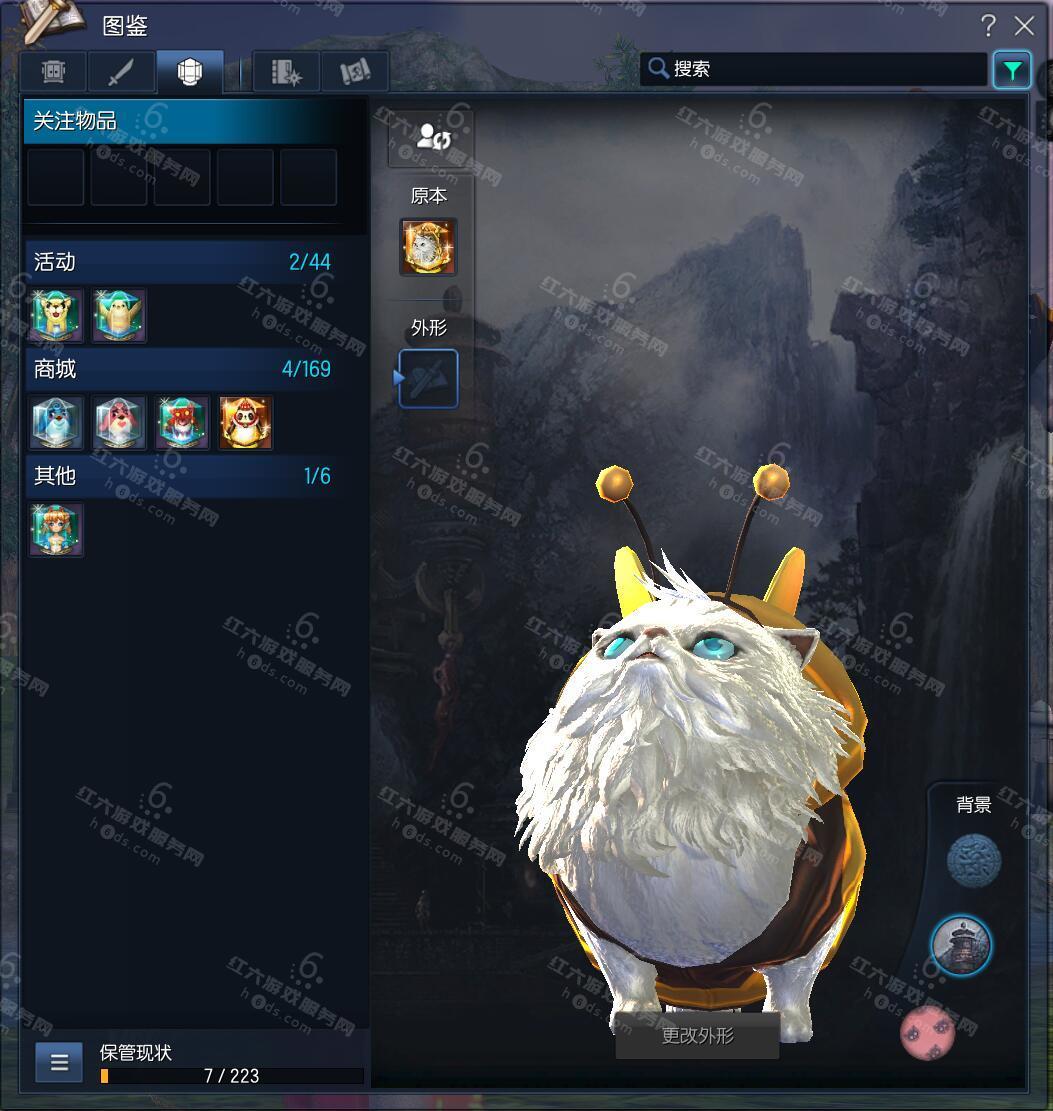This screenshot has width=1053, height=1111.
Task: Close the 图鉴 codex window
Action: point(1024,26)
